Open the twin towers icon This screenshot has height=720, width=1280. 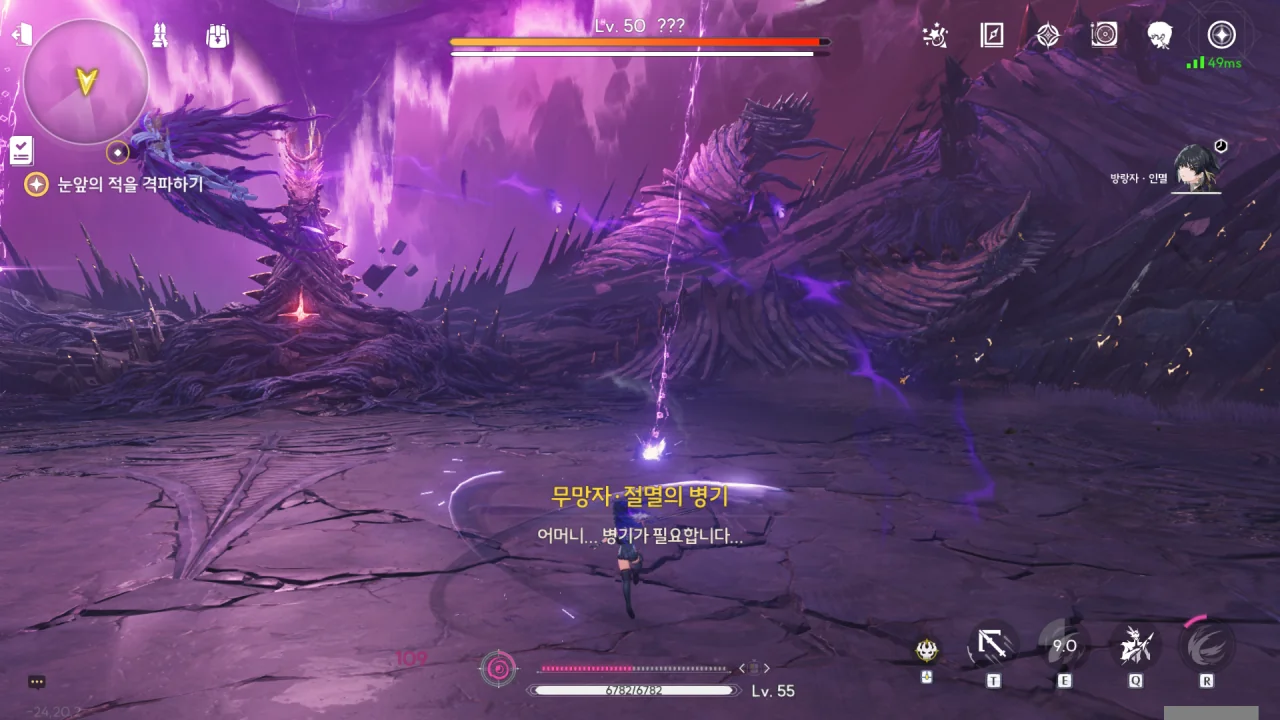(160, 36)
